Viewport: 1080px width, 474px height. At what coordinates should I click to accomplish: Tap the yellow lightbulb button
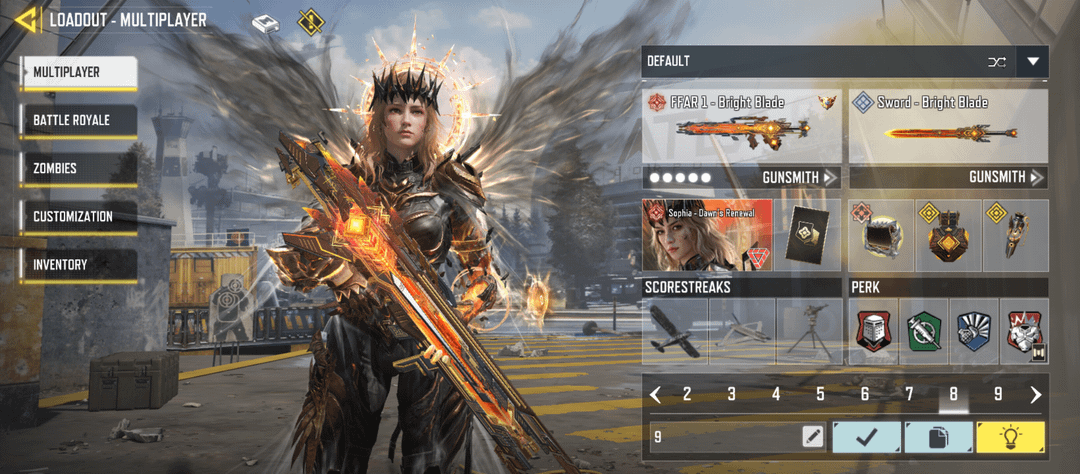coord(1011,437)
